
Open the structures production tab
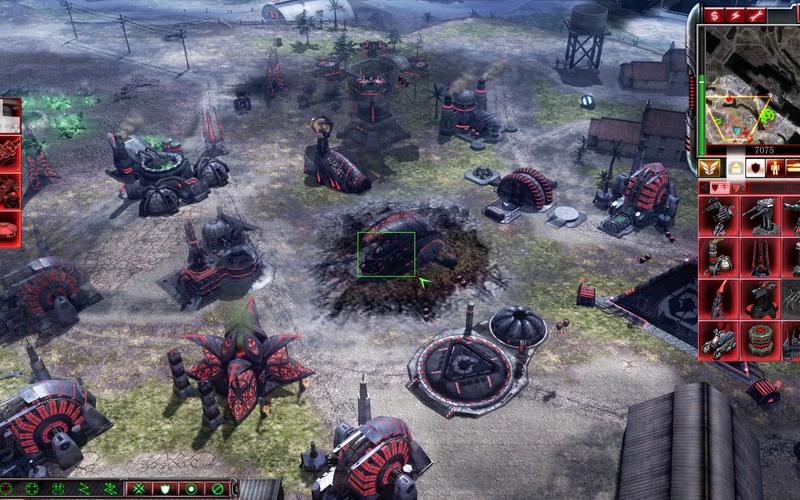pyautogui.click(x=736, y=167)
